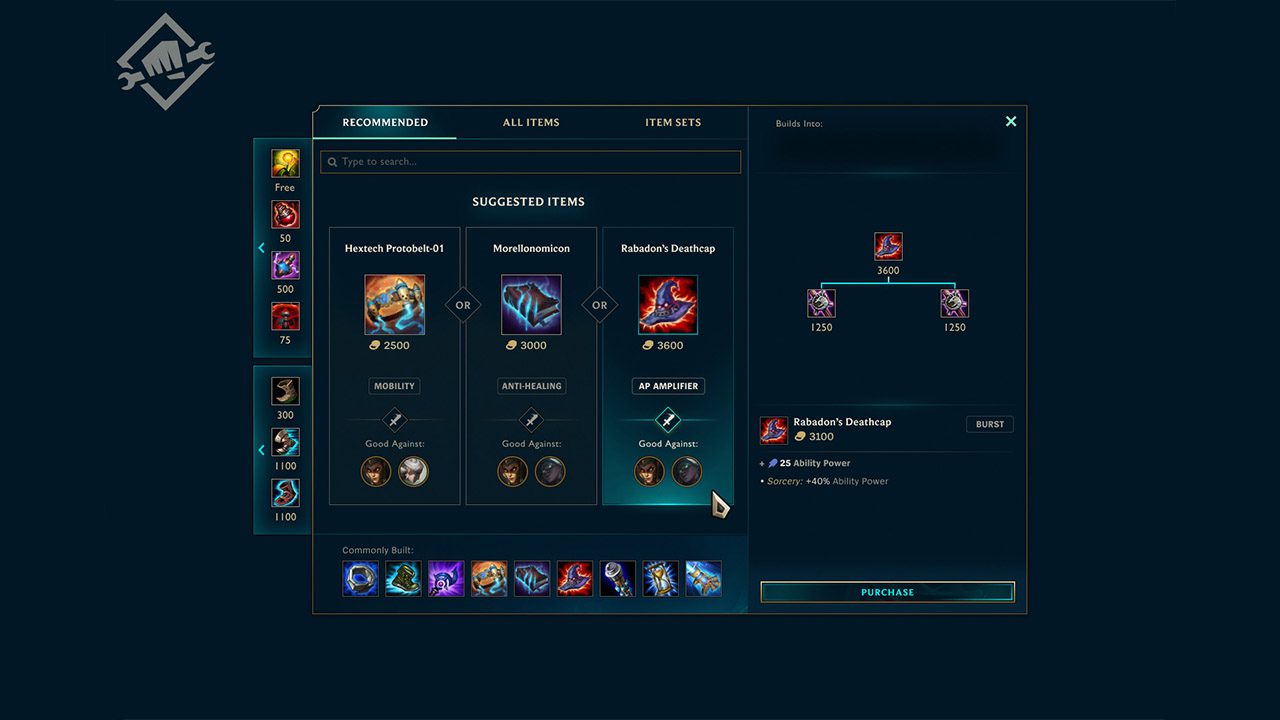Click the Mobility tag button

(394, 386)
